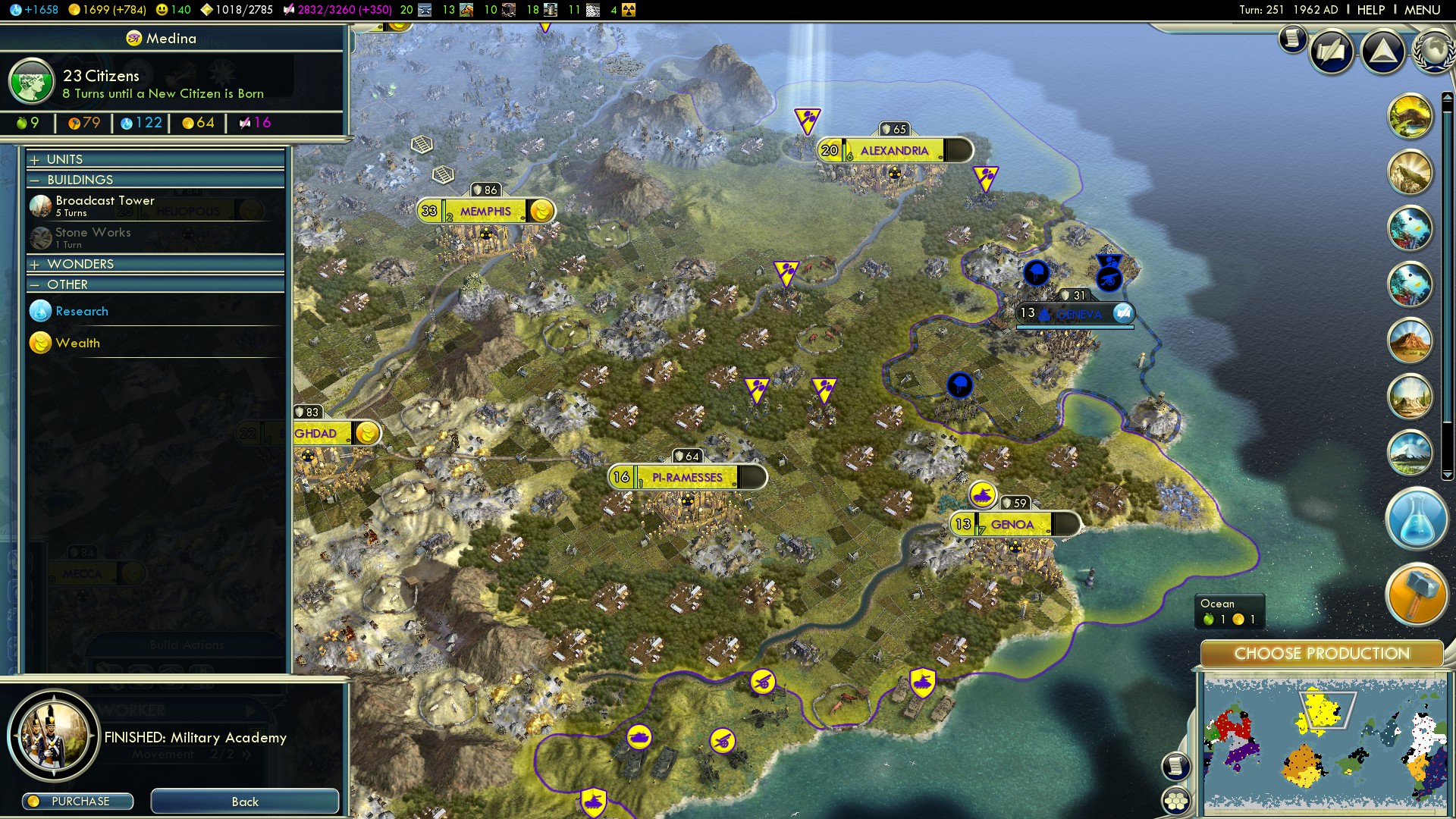Viewport: 1456px width, 819px height.
Task: Open the Memphis city banner
Action: (x=485, y=212)
